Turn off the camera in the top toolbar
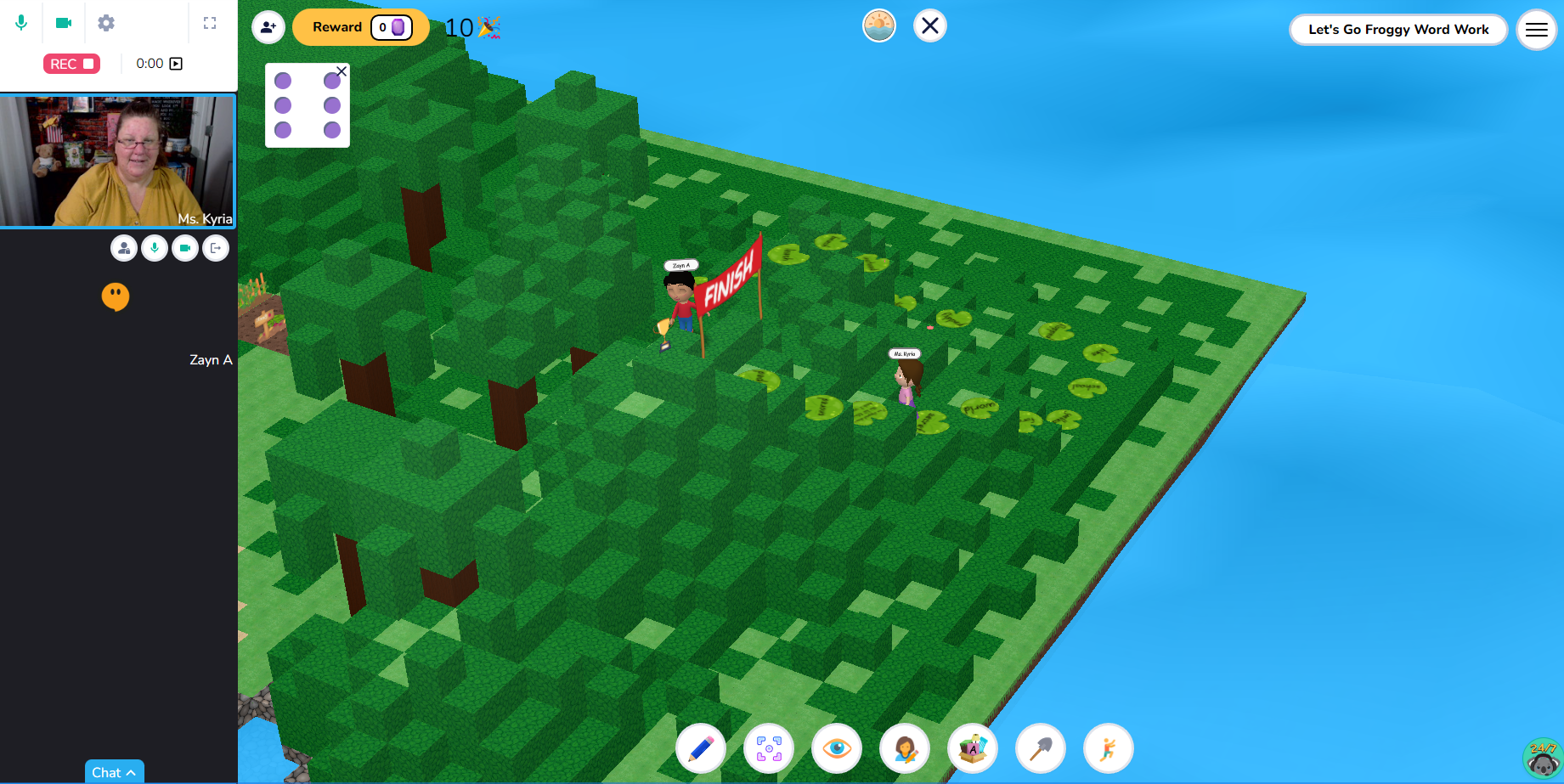Viewport: 1564px width, 784px height. (62, 23)
